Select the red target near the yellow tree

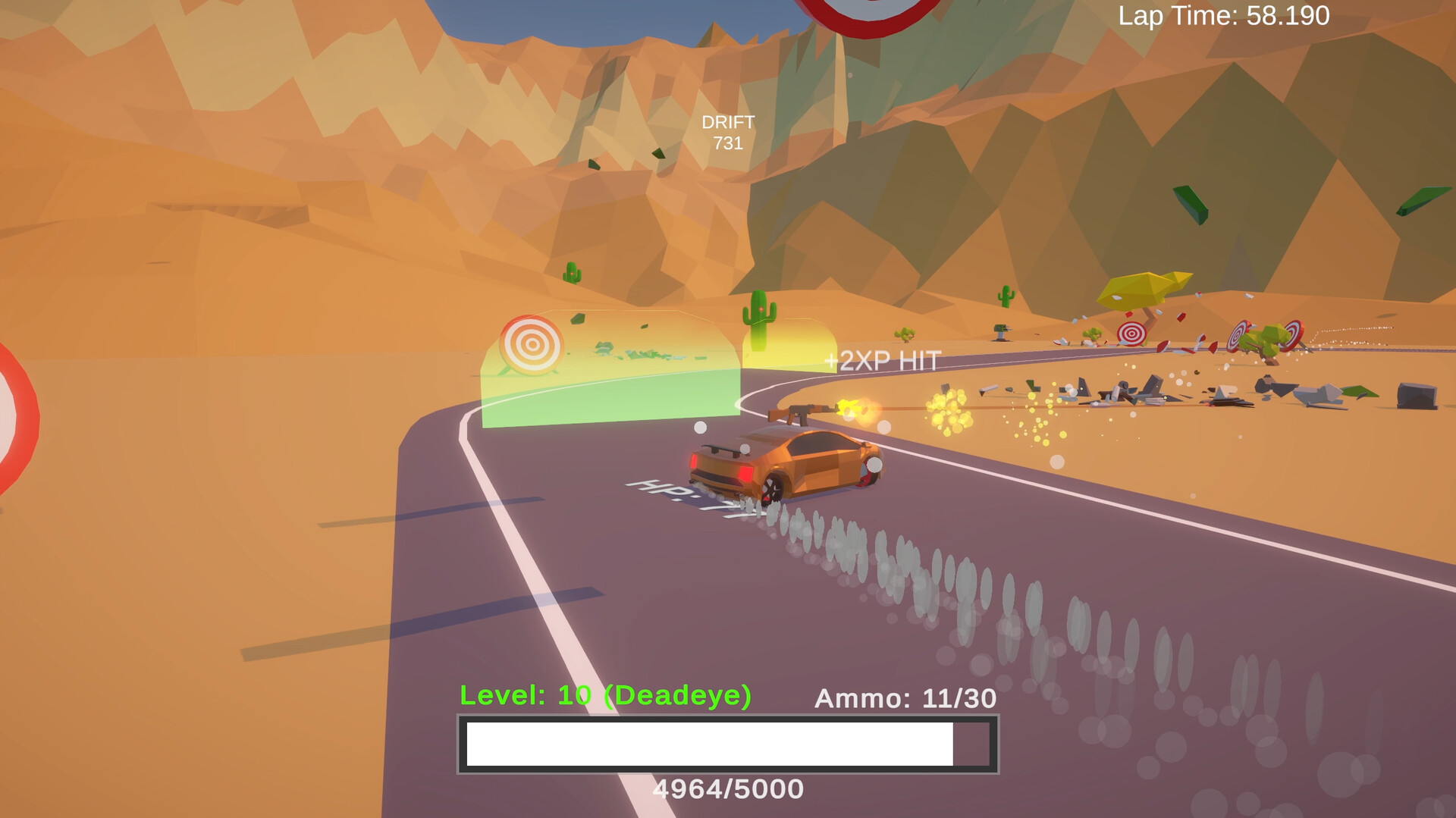tap(1131, 333)
